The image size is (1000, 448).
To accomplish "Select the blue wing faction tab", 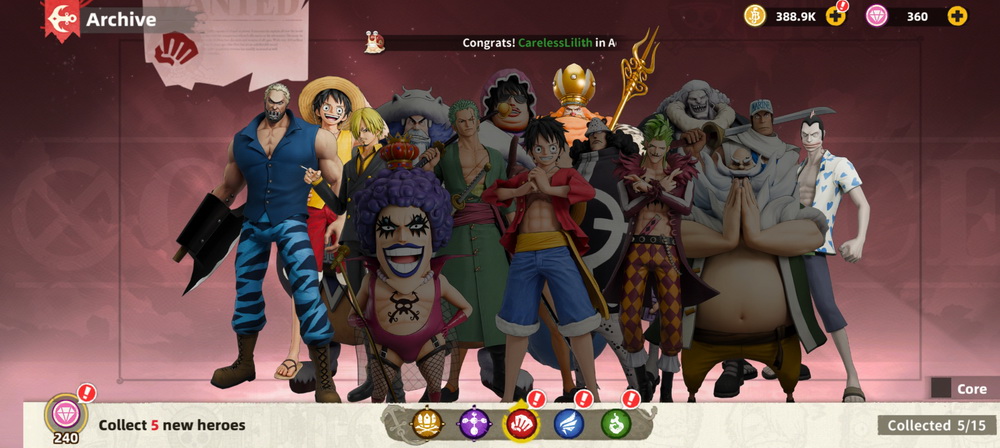I will tap(569, 424).
